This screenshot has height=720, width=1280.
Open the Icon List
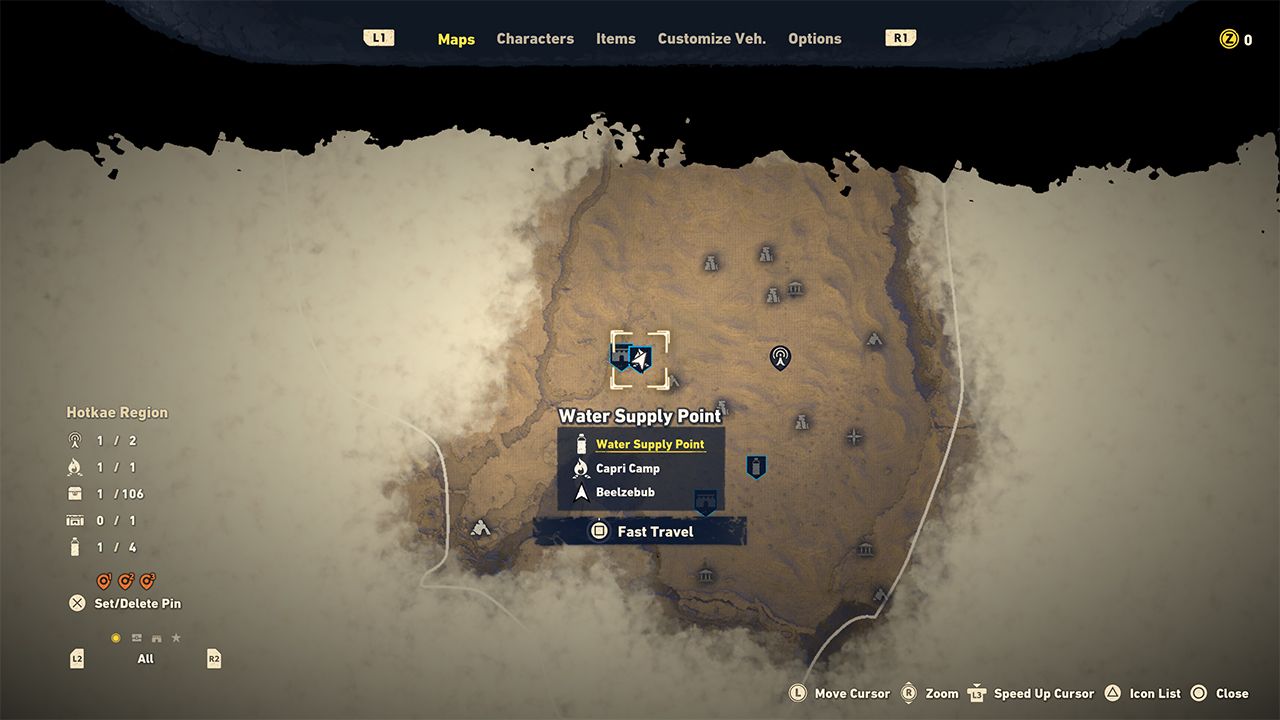coord(1114,693)
